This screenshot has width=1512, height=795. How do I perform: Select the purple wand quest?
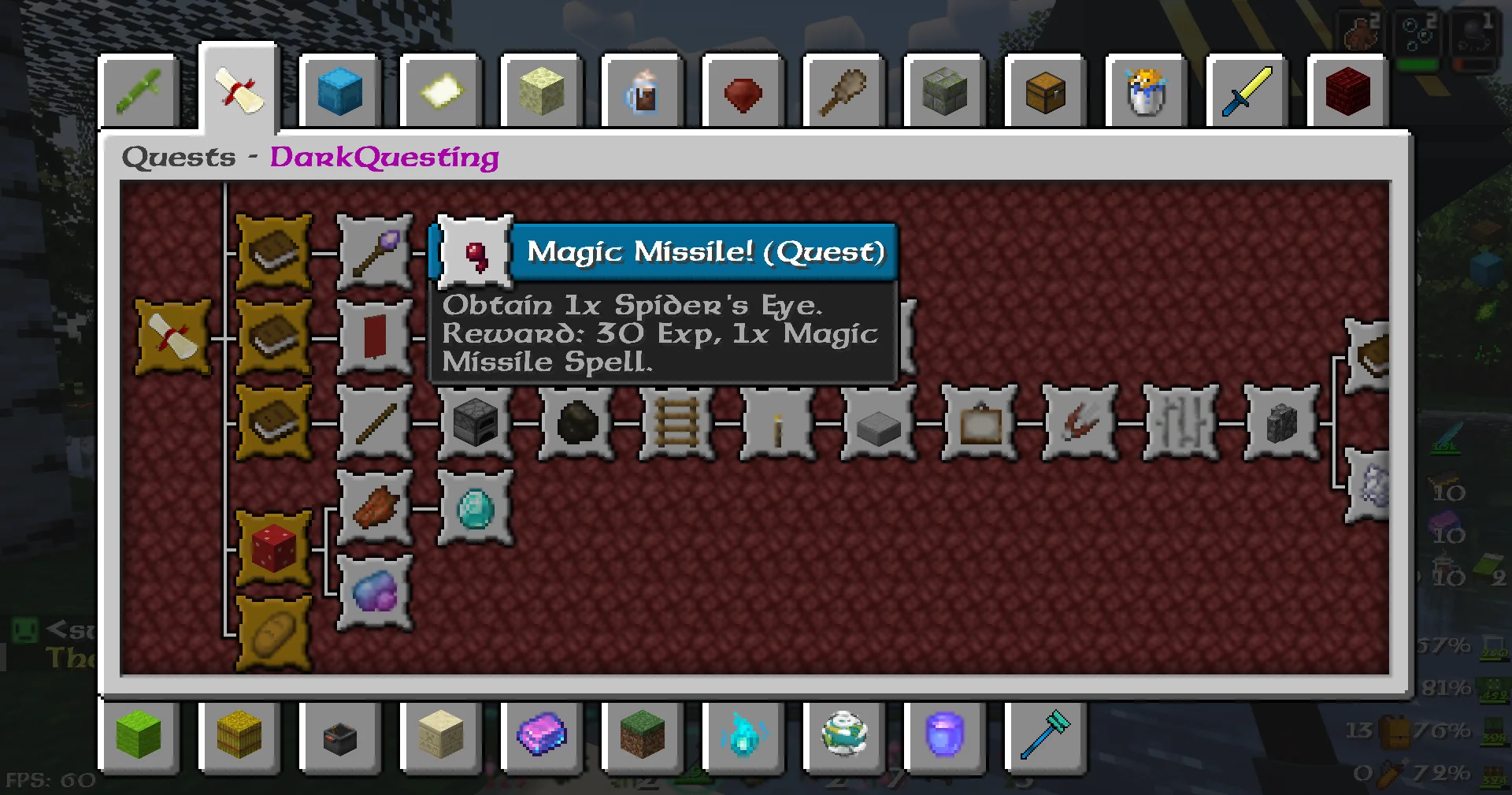[x=374, y=252]
